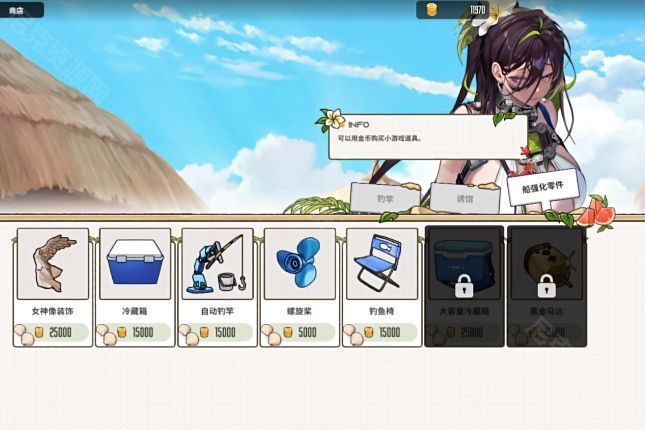Click the locked 大容量冷藏箱 item
Screen dimensions: 645x430
(x=464, y=286)
